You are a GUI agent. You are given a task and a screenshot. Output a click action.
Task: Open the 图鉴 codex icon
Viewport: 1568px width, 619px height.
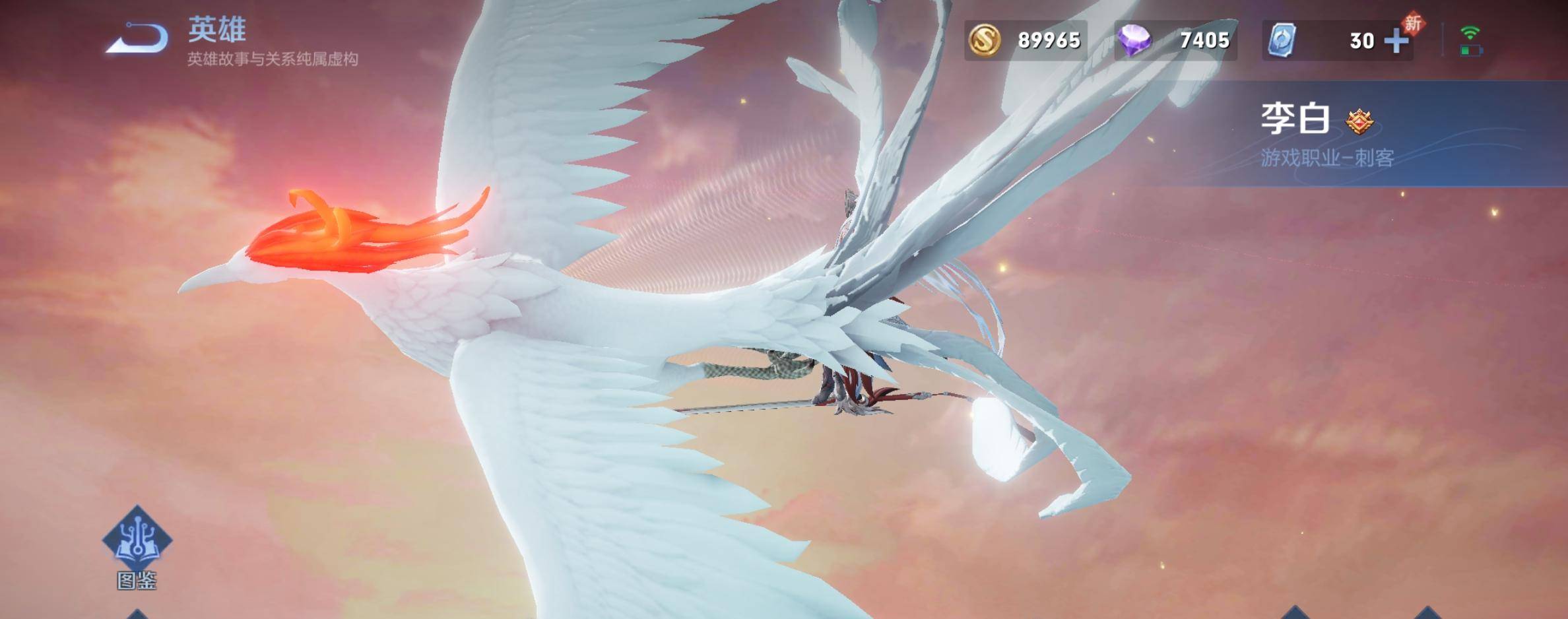(x=137, y=539)
